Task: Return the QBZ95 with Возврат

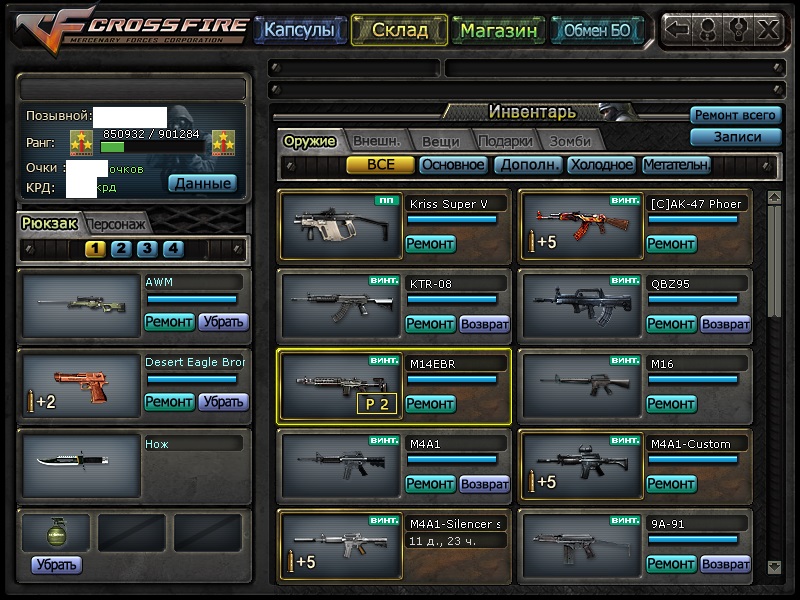Action: (725, 324)
